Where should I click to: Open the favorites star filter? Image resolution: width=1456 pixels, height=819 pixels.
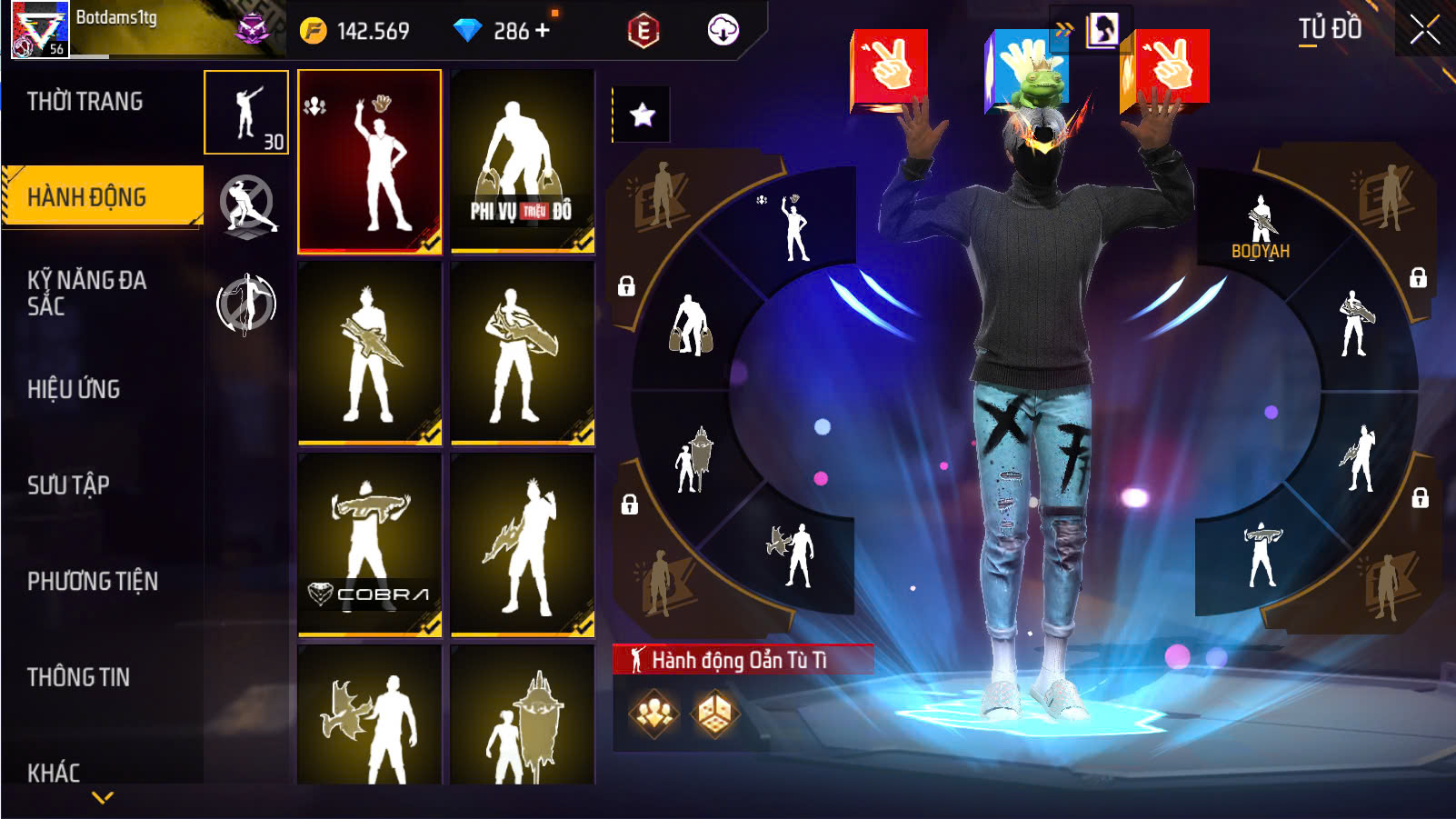click(x=643, y=115)
